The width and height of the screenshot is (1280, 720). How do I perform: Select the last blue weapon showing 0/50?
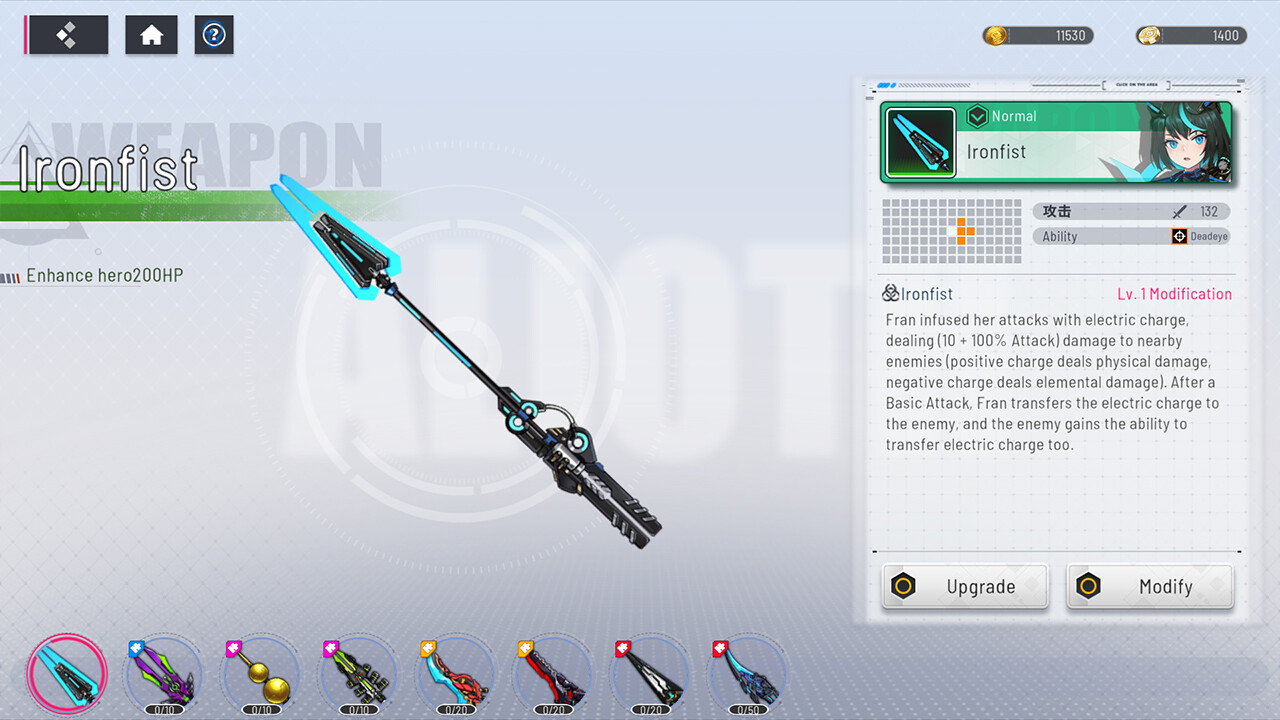tap(746, 674)
